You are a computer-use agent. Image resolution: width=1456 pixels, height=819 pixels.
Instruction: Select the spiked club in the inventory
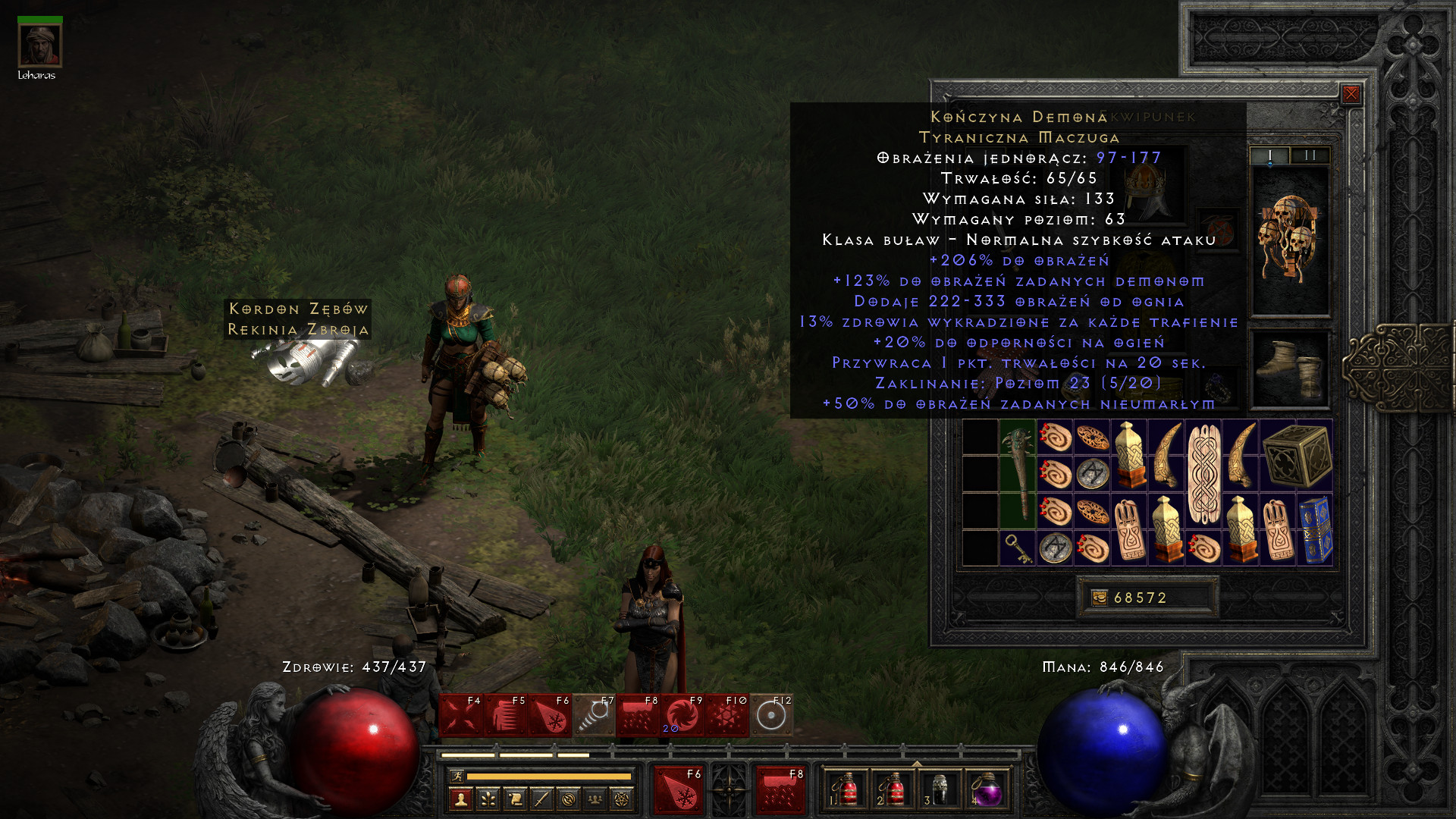(x=1018, y=474)
